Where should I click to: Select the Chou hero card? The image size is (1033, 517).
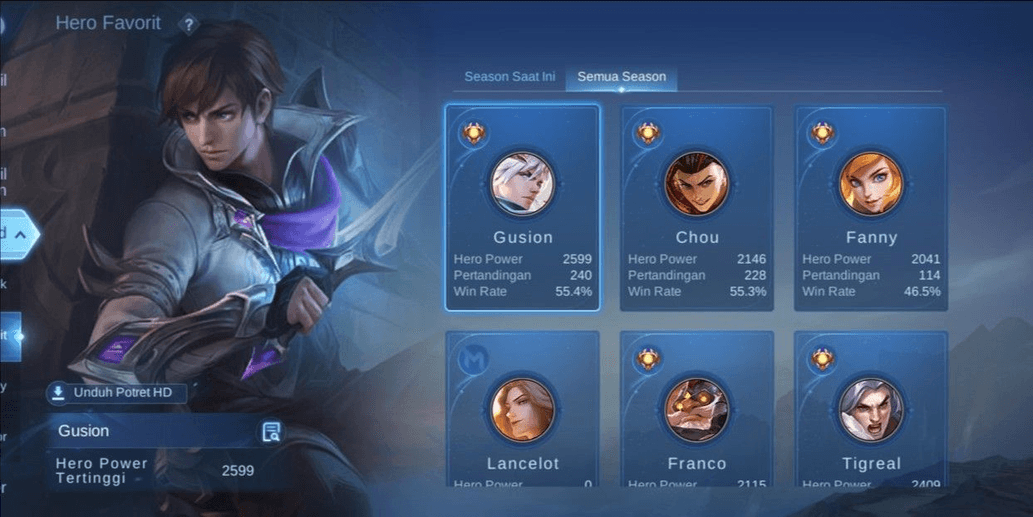click(697, 208)
